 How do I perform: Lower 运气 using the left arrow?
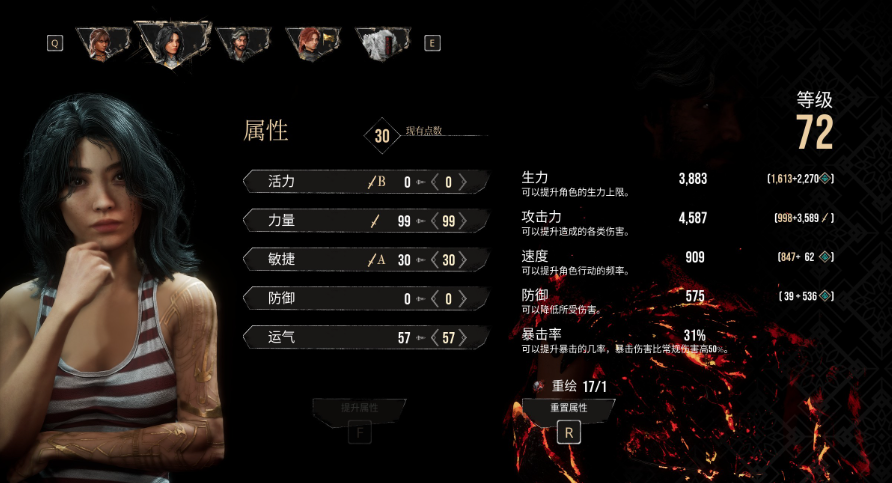(x=435, y=338)
